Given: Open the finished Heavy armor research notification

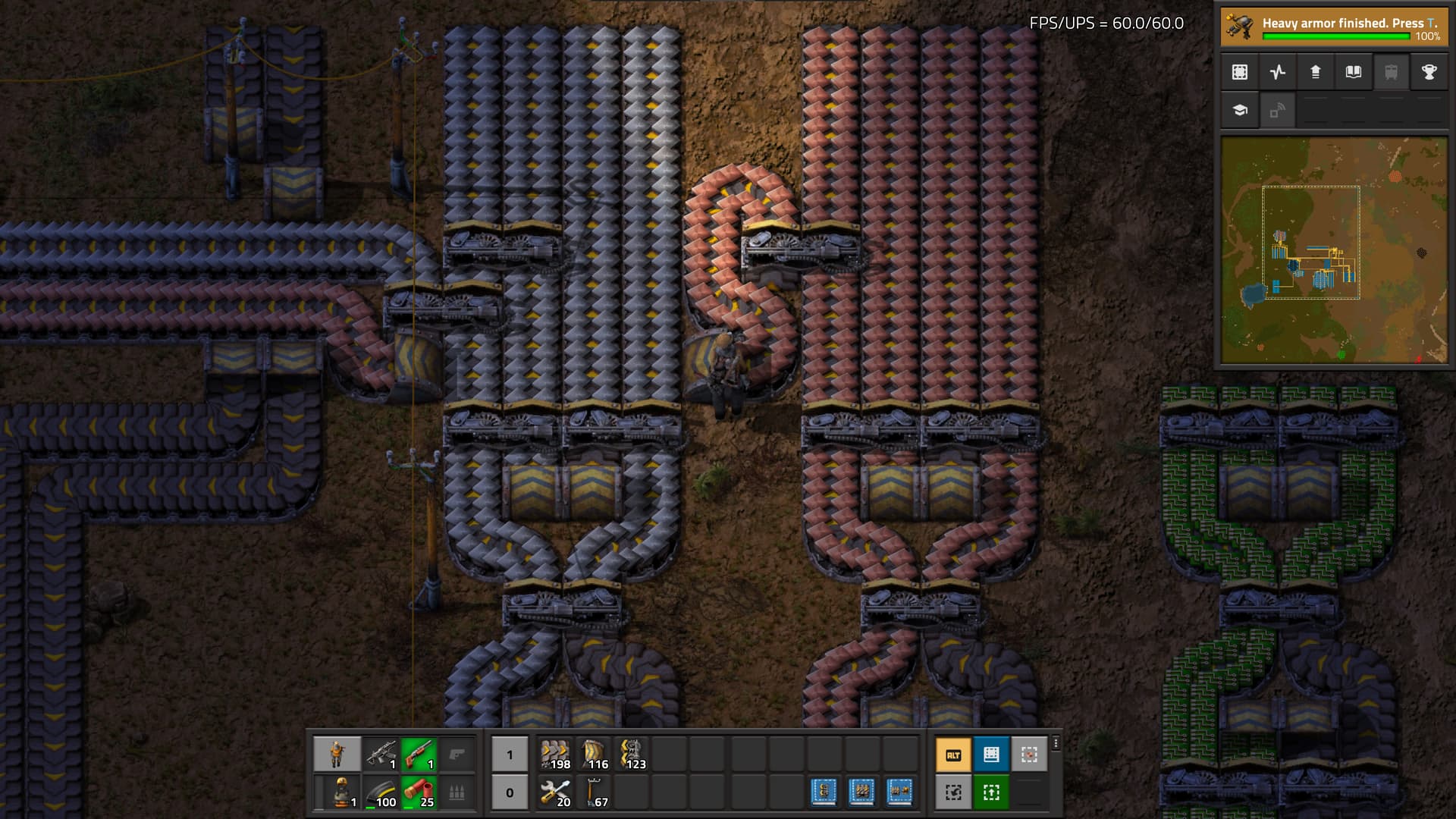Looking at the screenshot, I should 1334,27.
